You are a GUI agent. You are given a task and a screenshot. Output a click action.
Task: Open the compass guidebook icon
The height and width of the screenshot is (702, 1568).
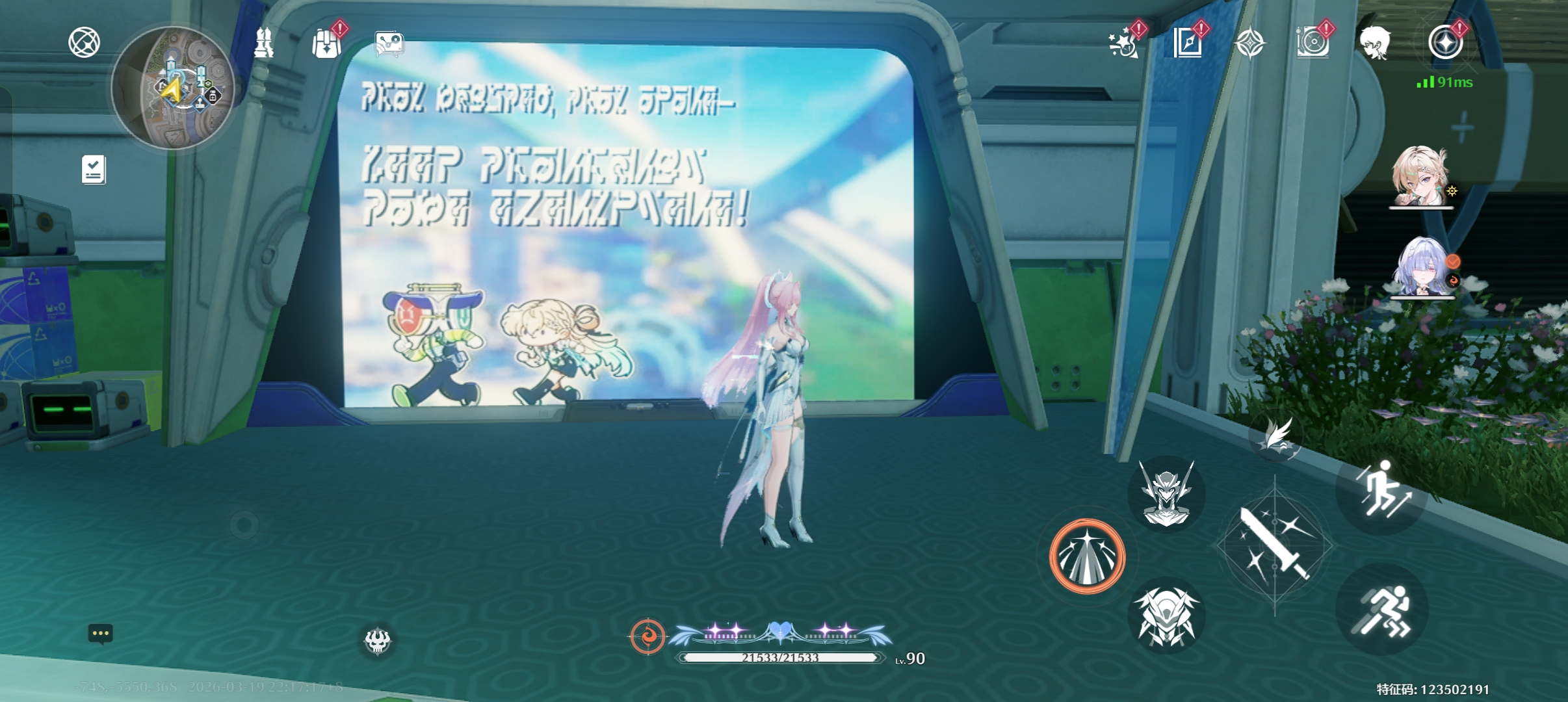1188,44
